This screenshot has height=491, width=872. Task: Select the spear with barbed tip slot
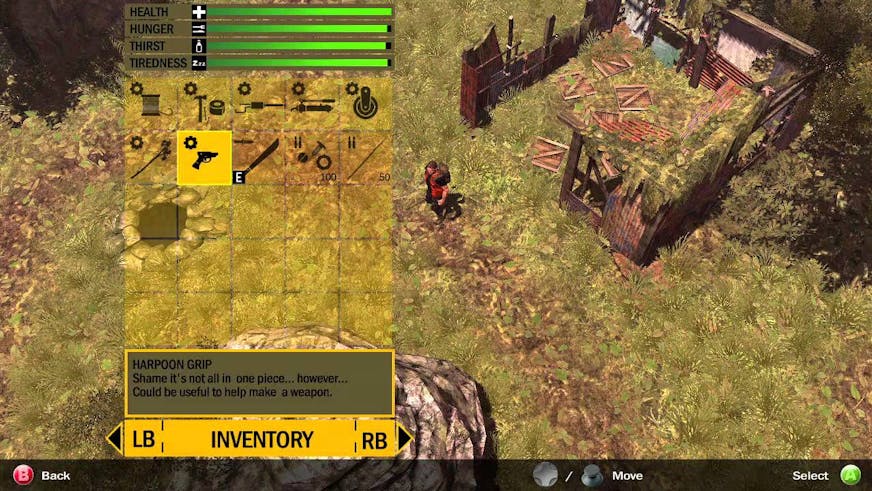[151, 157]
